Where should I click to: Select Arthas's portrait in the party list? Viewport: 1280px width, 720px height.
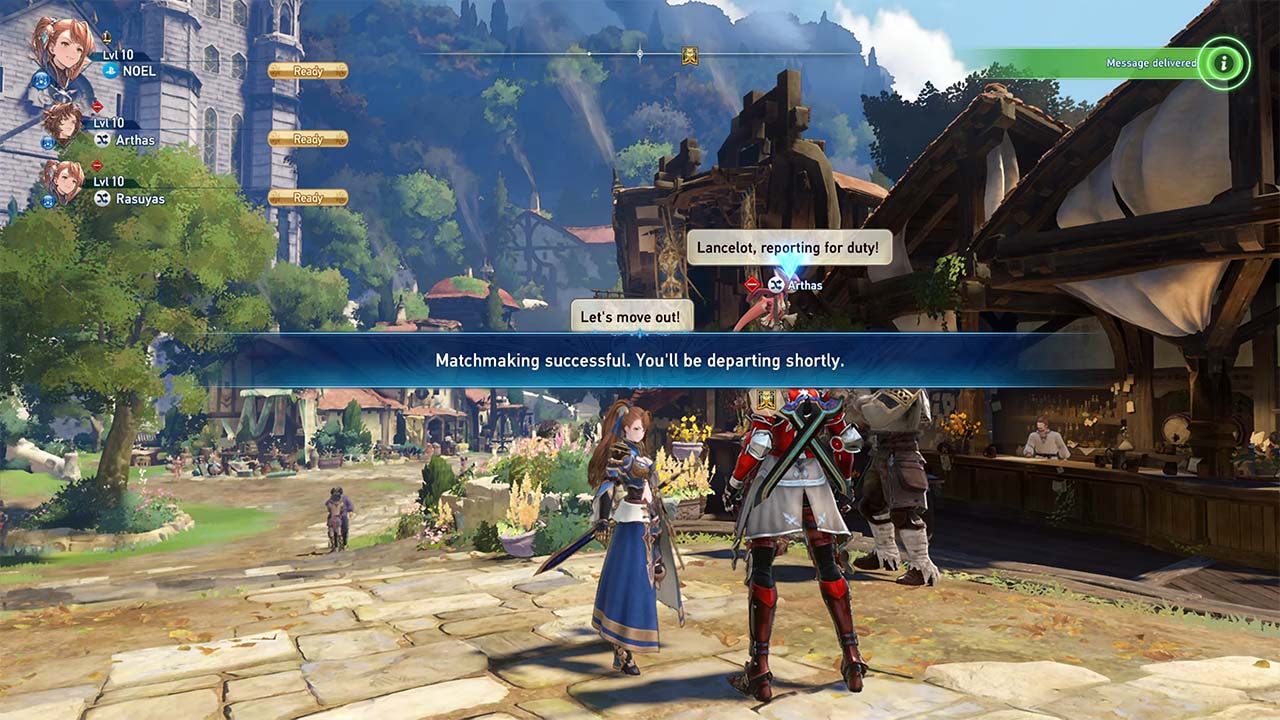pos(62,123)
